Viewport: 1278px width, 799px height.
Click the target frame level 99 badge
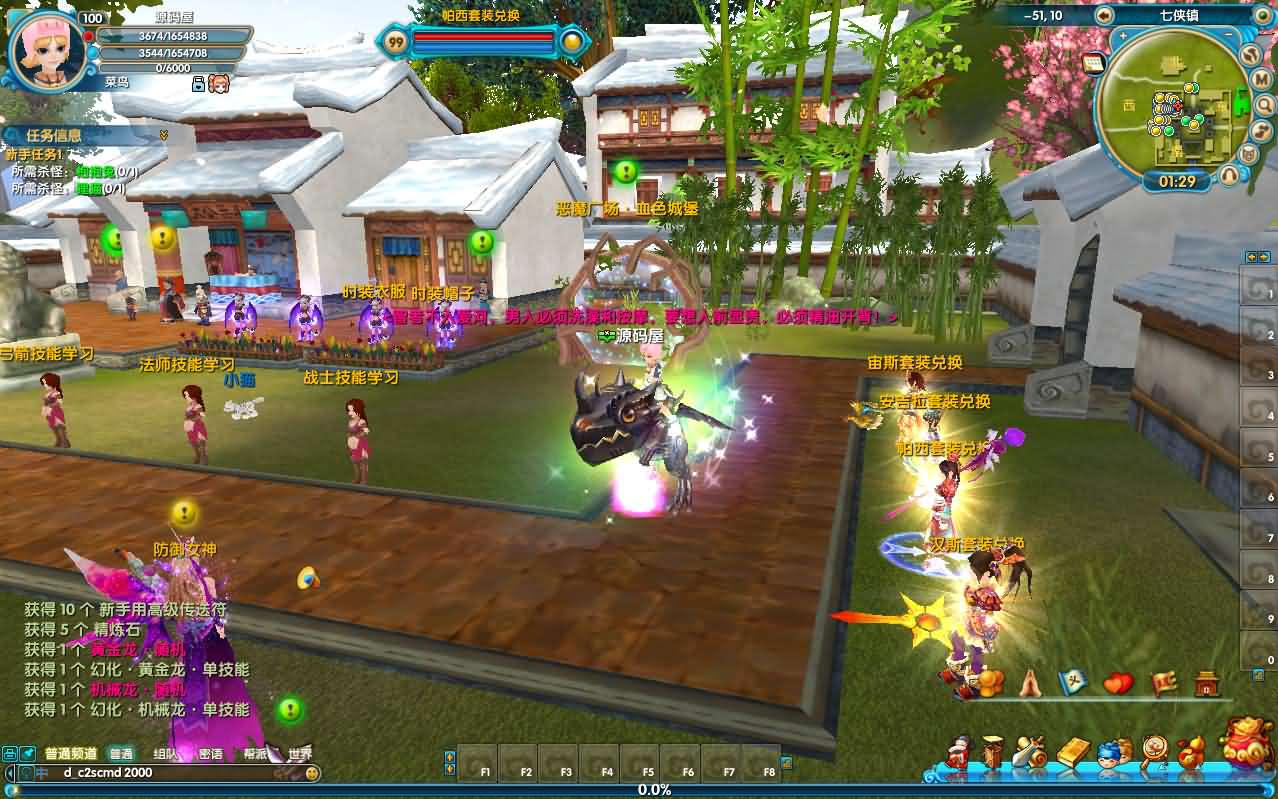(396, 42)
